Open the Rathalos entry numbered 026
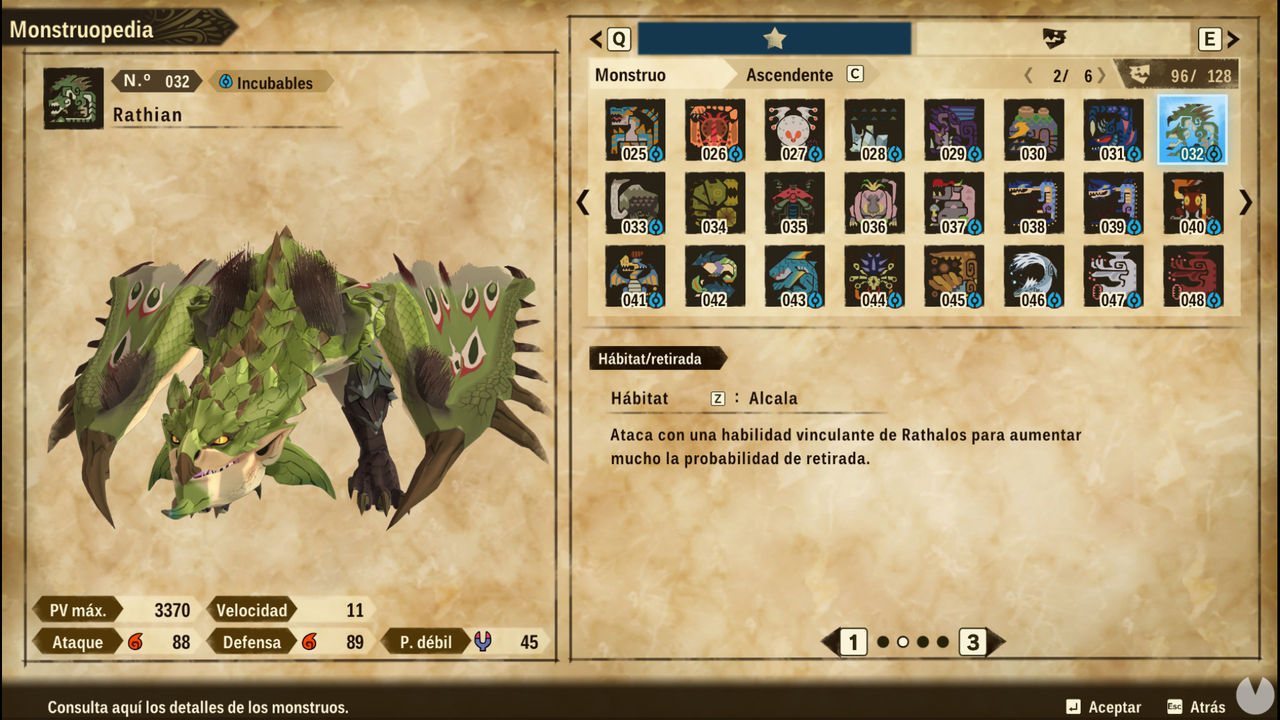The width and height of the screenshot is (1280, 720). click(x=713, y=129)
